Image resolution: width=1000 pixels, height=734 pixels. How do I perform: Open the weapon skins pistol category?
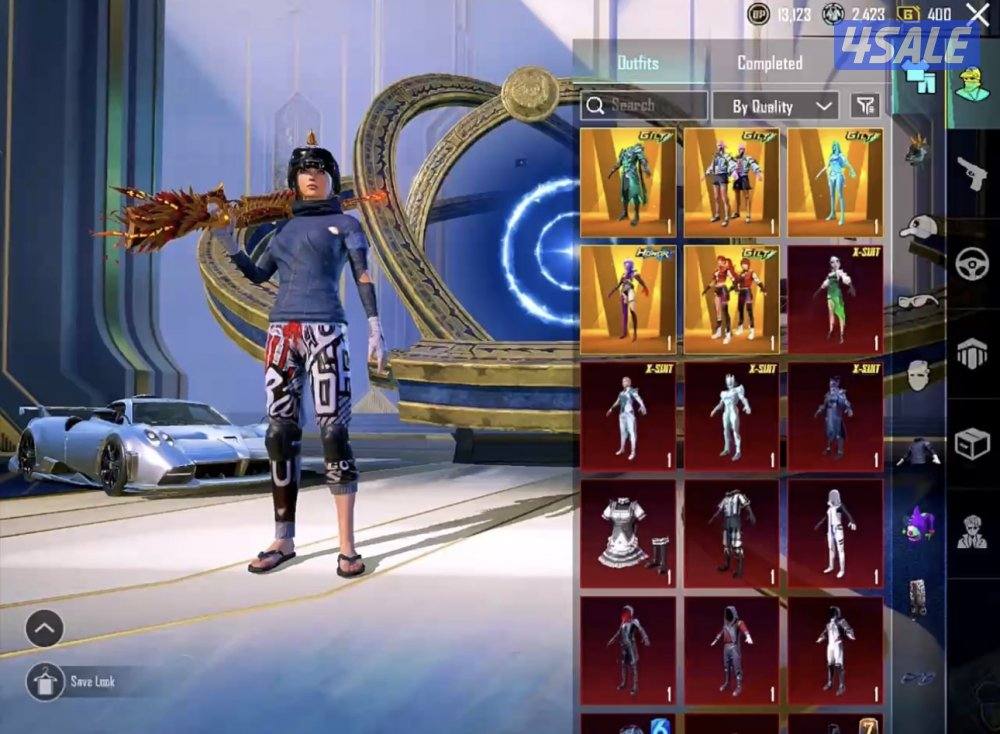pos(971,174)
